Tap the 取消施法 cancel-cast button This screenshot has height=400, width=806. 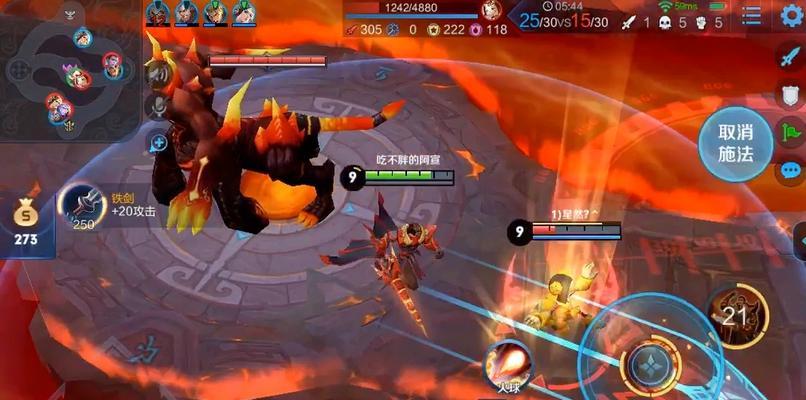coord(734,143)
